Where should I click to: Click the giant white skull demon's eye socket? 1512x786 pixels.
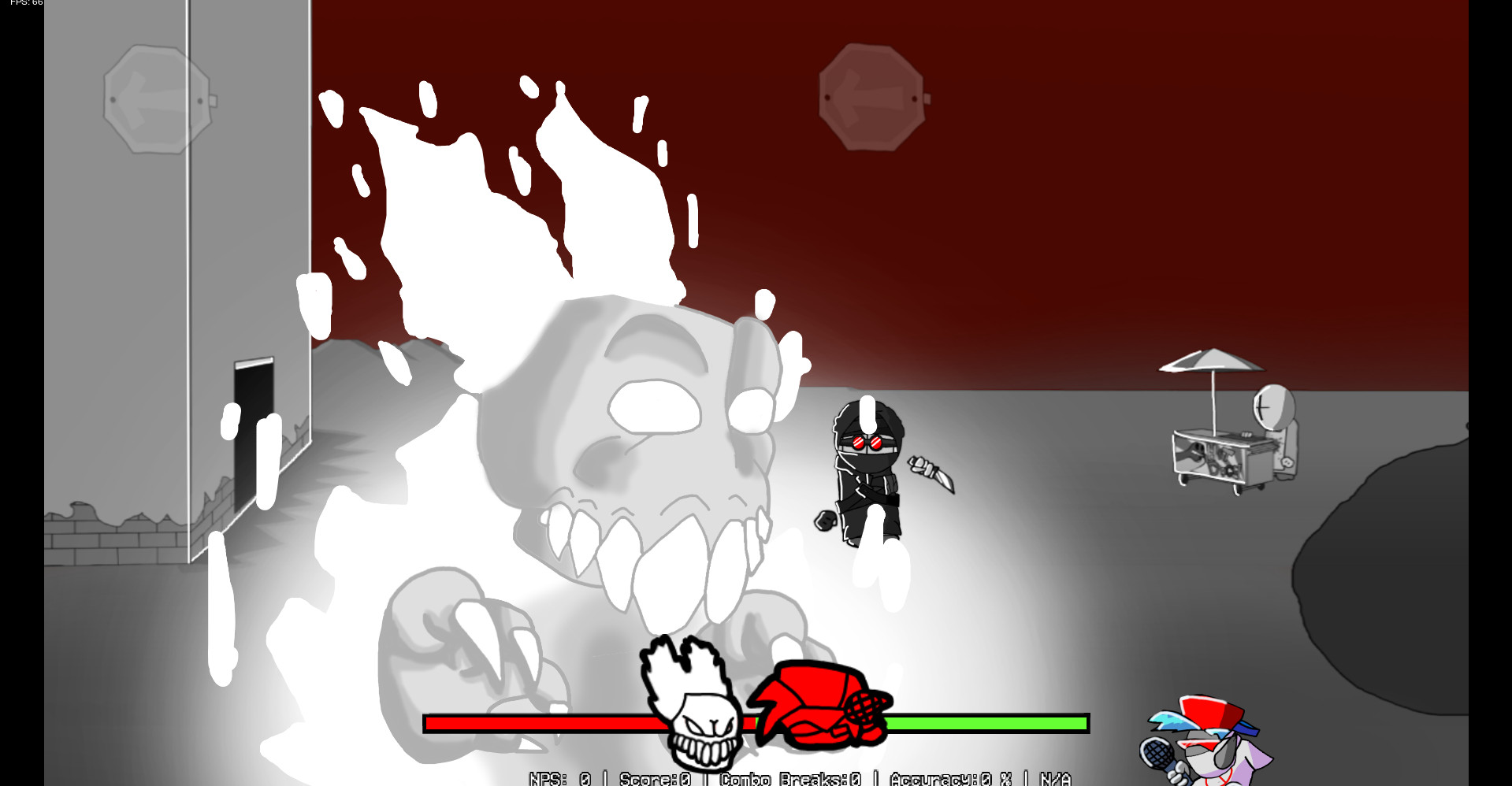(x=656, y=406)
